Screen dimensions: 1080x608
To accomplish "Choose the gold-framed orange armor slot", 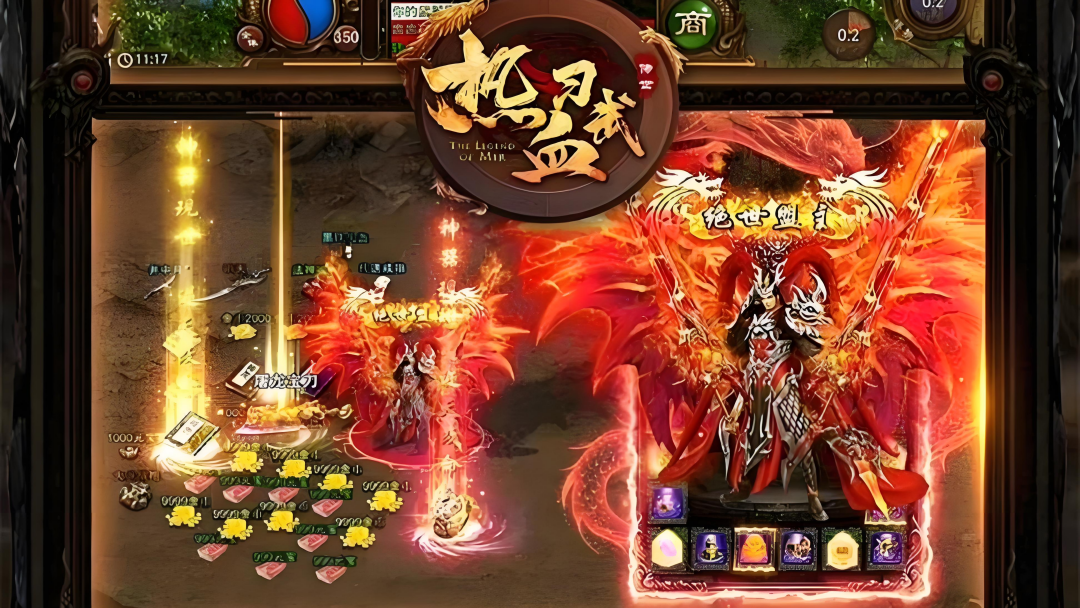I will 755,548.
